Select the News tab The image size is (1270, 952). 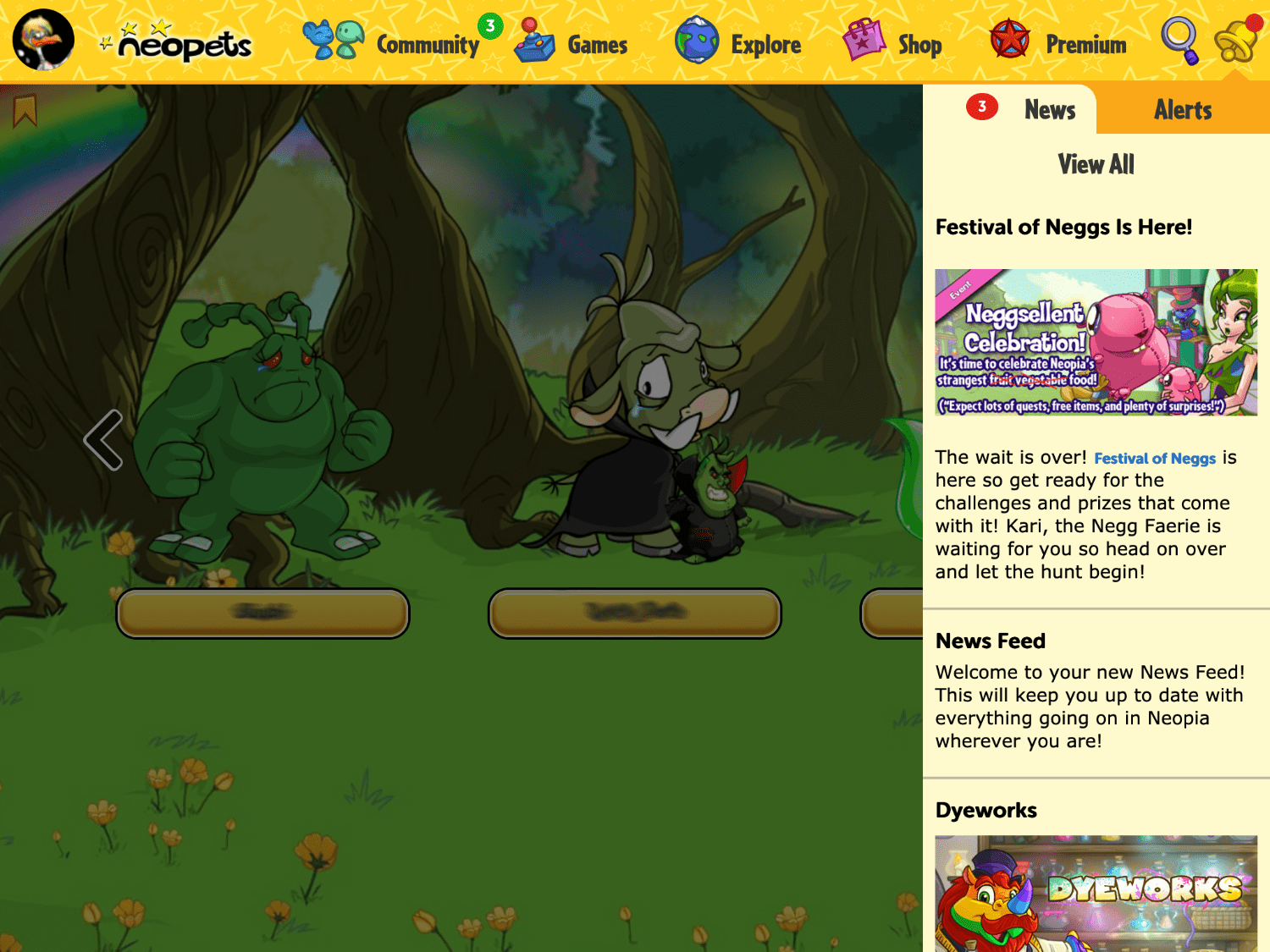point(1049,109)
